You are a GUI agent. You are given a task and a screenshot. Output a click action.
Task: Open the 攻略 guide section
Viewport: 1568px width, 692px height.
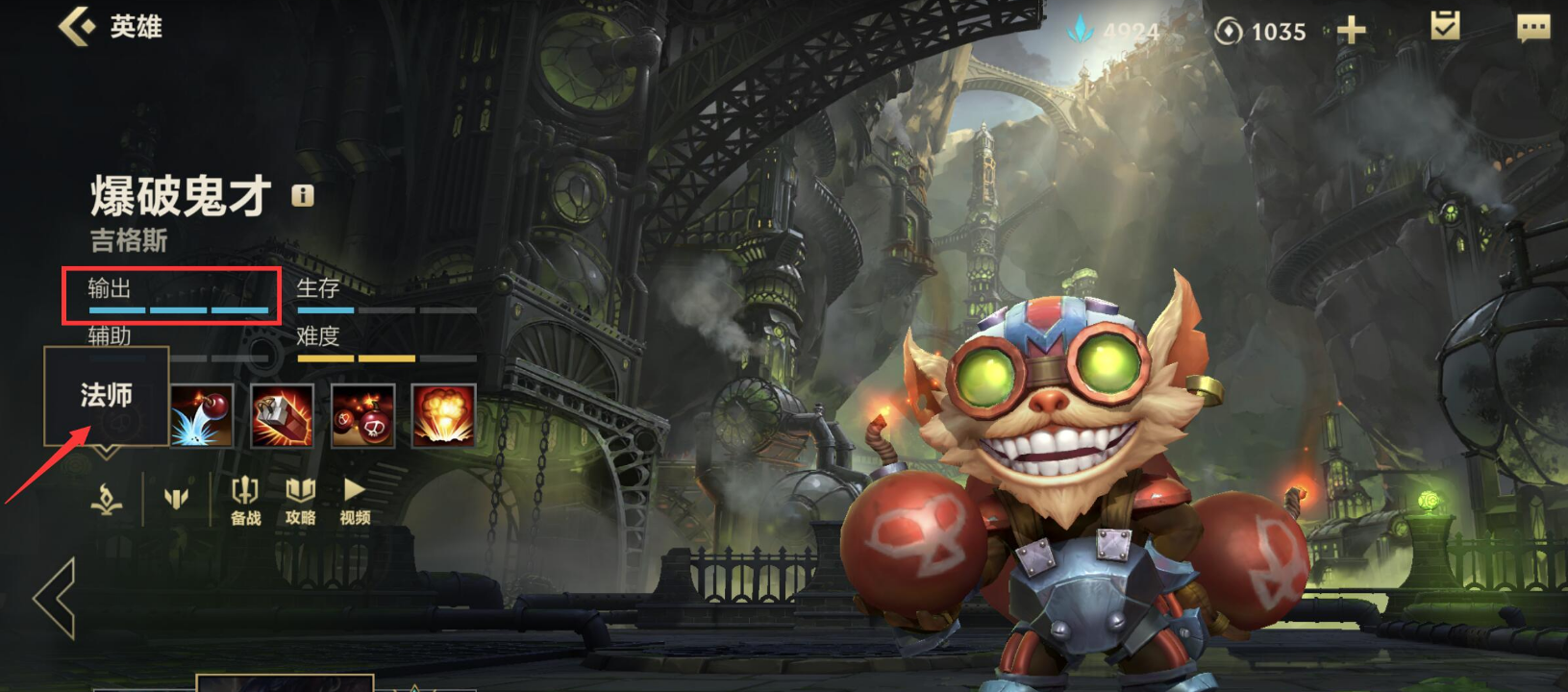(x=301, y=501)
